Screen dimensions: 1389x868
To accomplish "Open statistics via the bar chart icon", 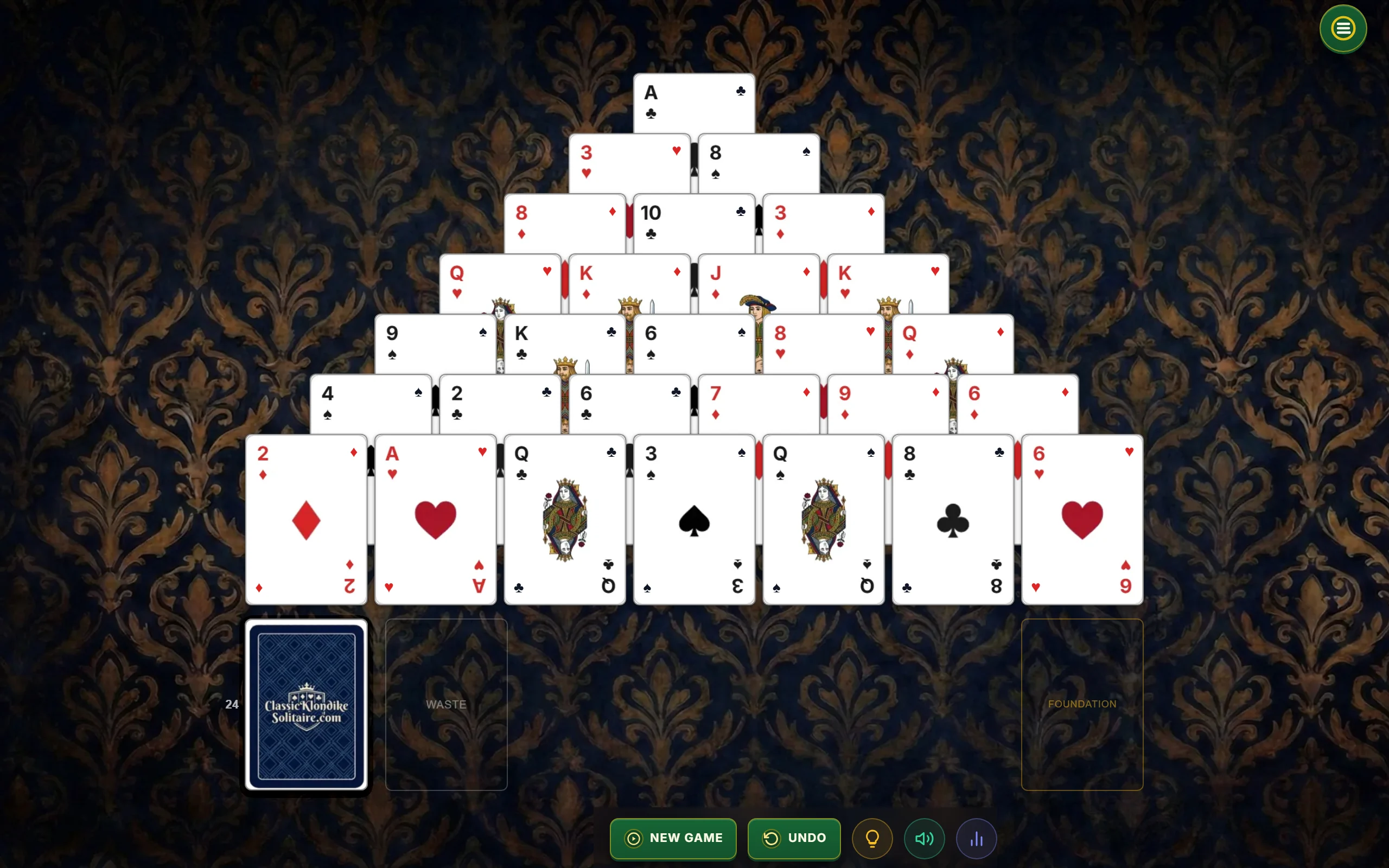I will click(976, 838).
